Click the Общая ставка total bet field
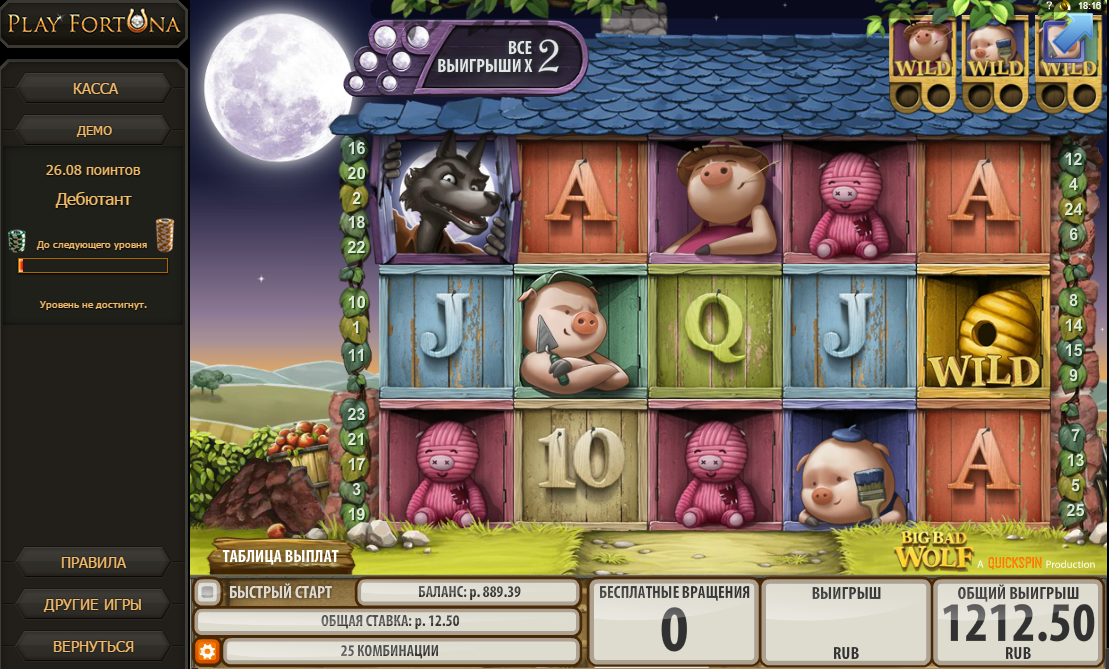This screenshot has width=1109, height=669. coord(386,621)
